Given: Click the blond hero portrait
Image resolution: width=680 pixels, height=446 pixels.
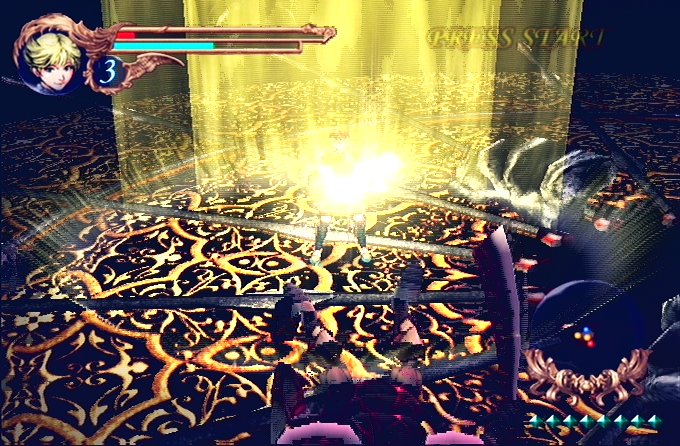Looking at the screenshot, I should (52, 52).
